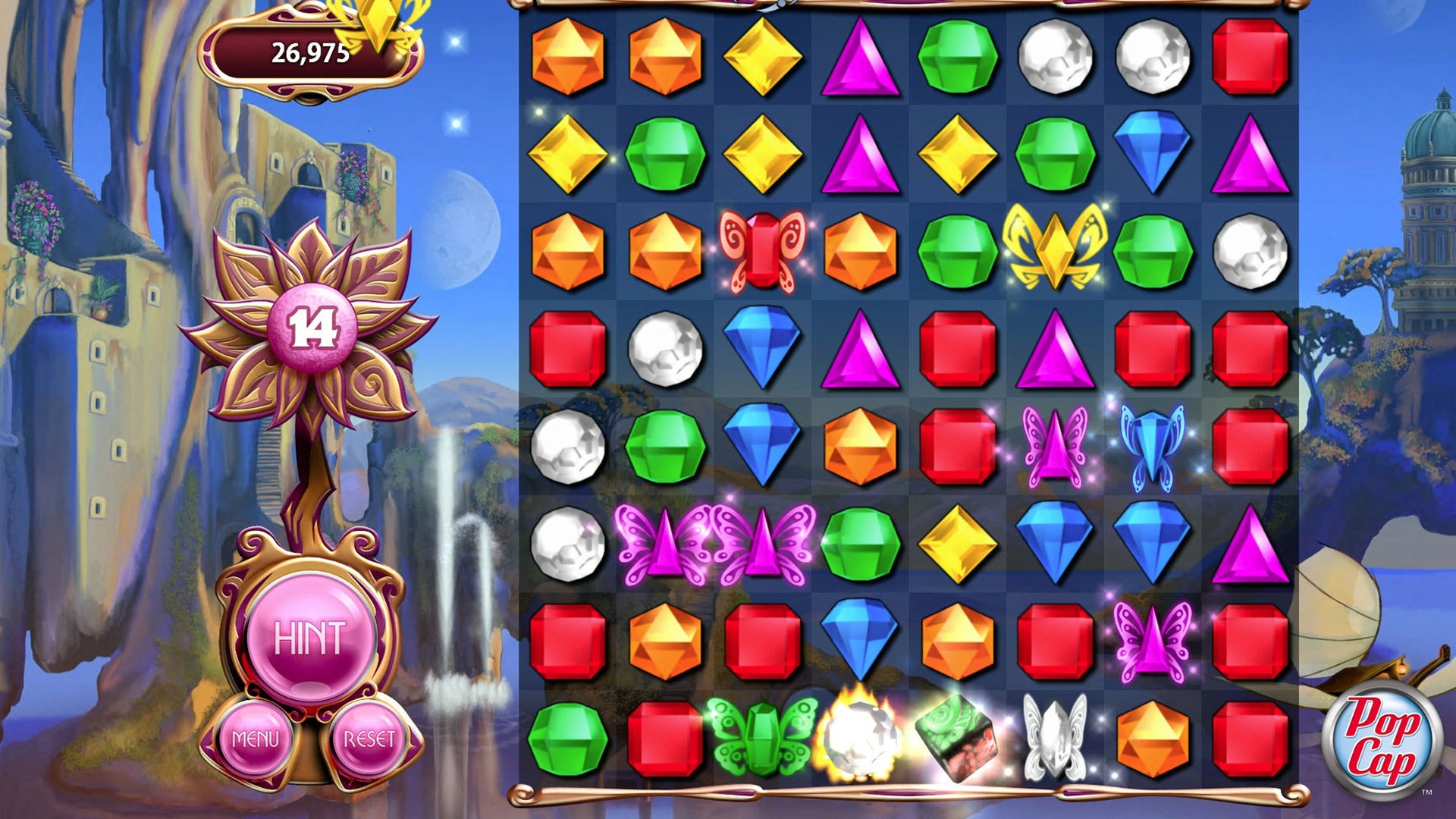Pick the blue butterfly gem
1456x819 pixels.
click(x=1152, y=446)
